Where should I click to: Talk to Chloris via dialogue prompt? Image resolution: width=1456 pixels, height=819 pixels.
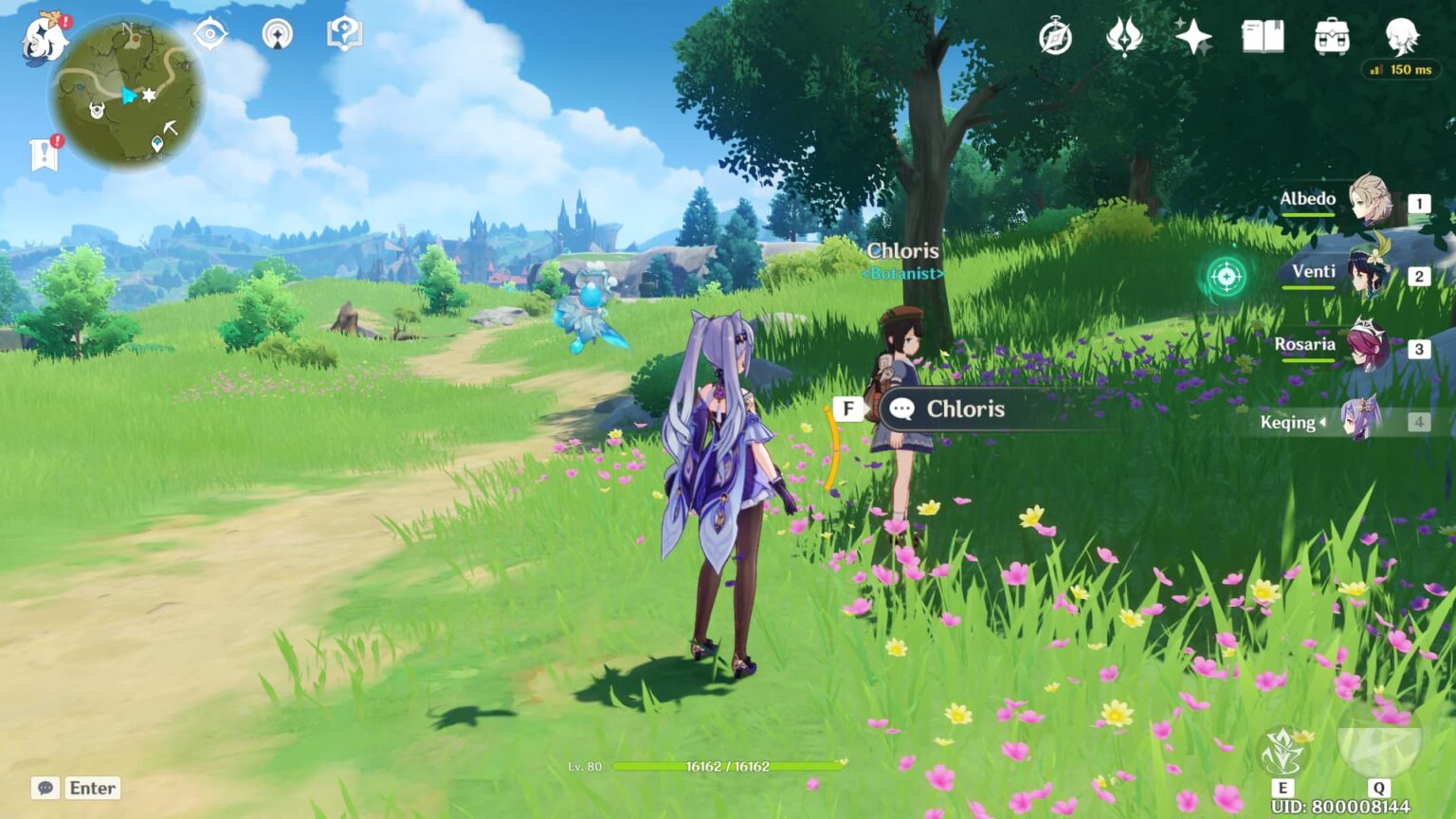(x=965, y=409)
